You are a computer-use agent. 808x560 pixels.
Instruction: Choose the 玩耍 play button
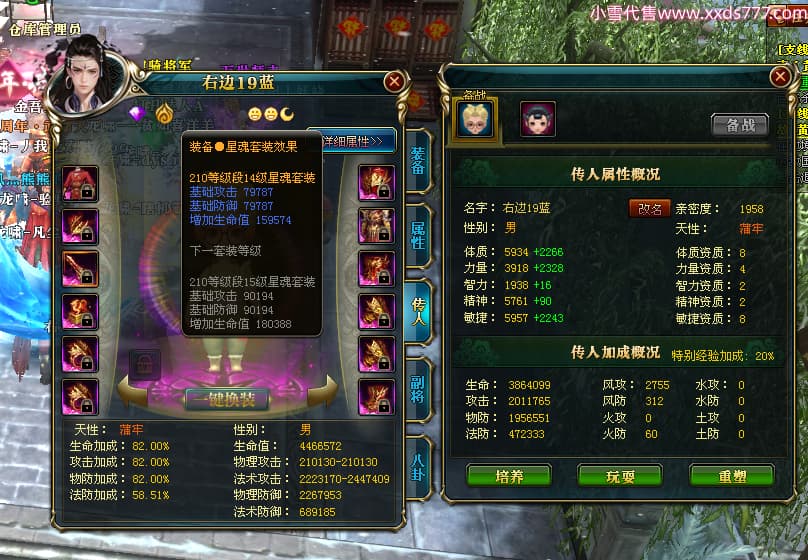pyautogui.click(x=619, y=475)
